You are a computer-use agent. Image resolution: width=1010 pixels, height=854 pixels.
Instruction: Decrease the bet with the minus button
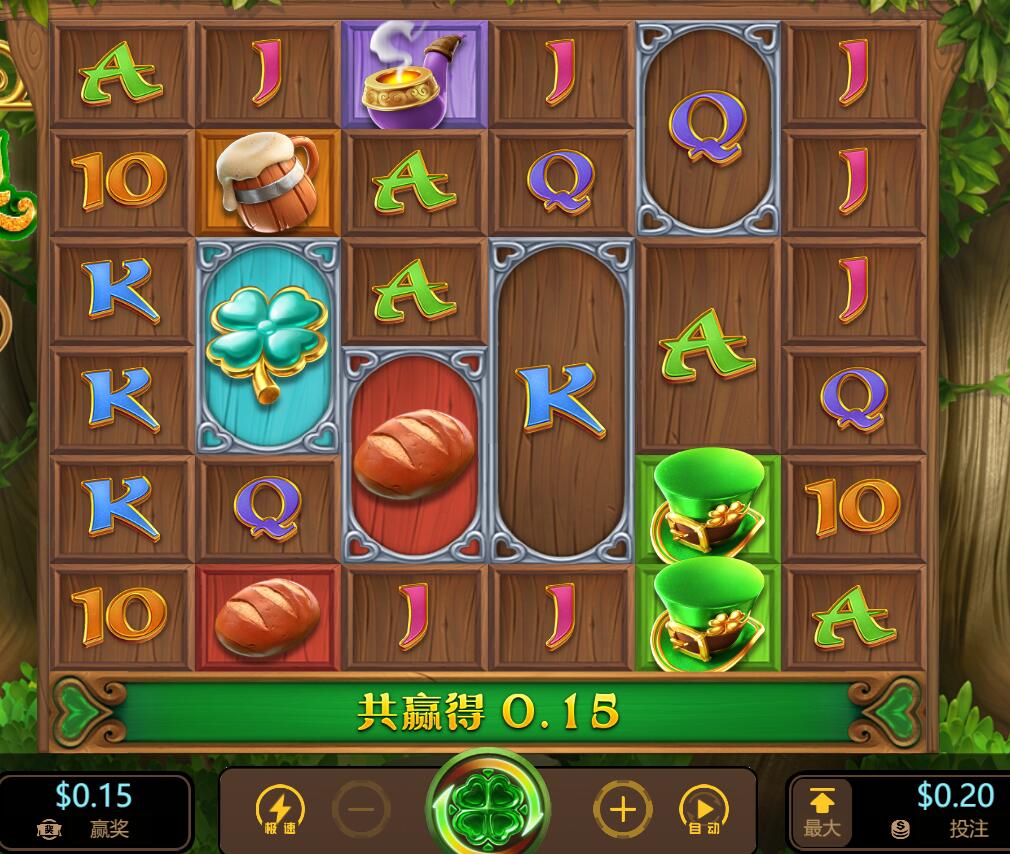(x=360, y=809)
